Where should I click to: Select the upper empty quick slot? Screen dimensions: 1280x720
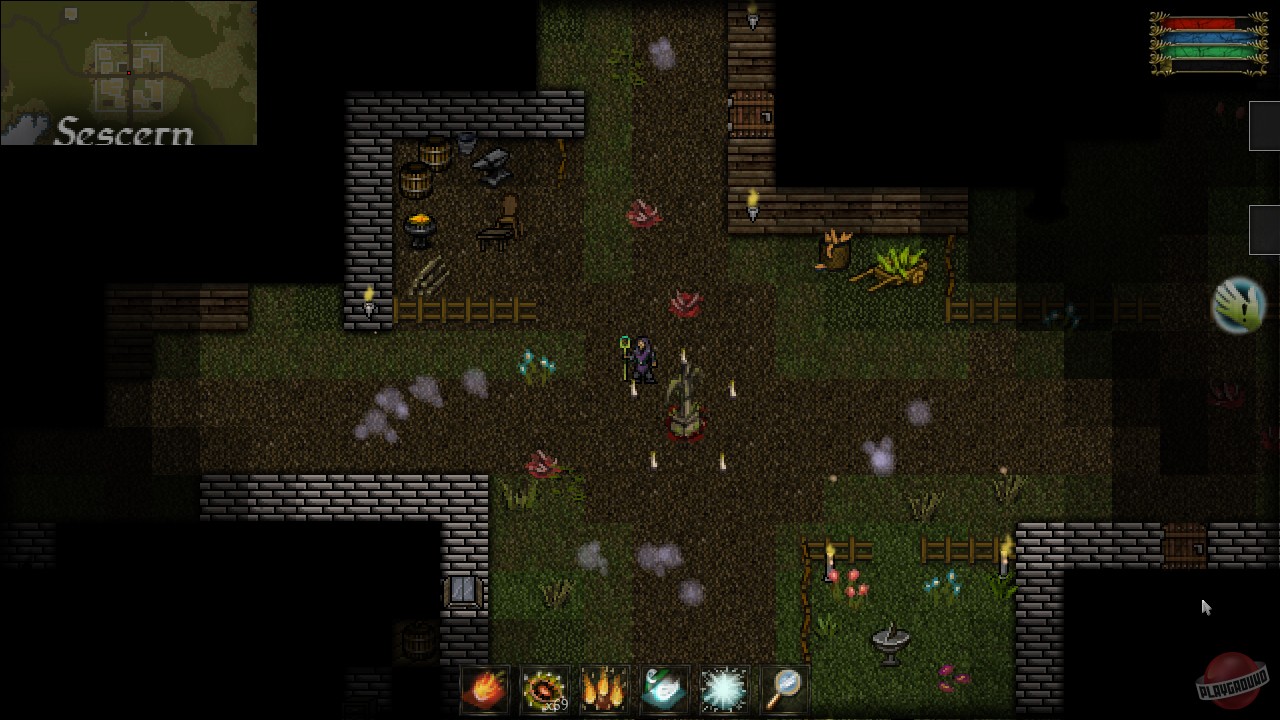click(x=1264, y=126)
